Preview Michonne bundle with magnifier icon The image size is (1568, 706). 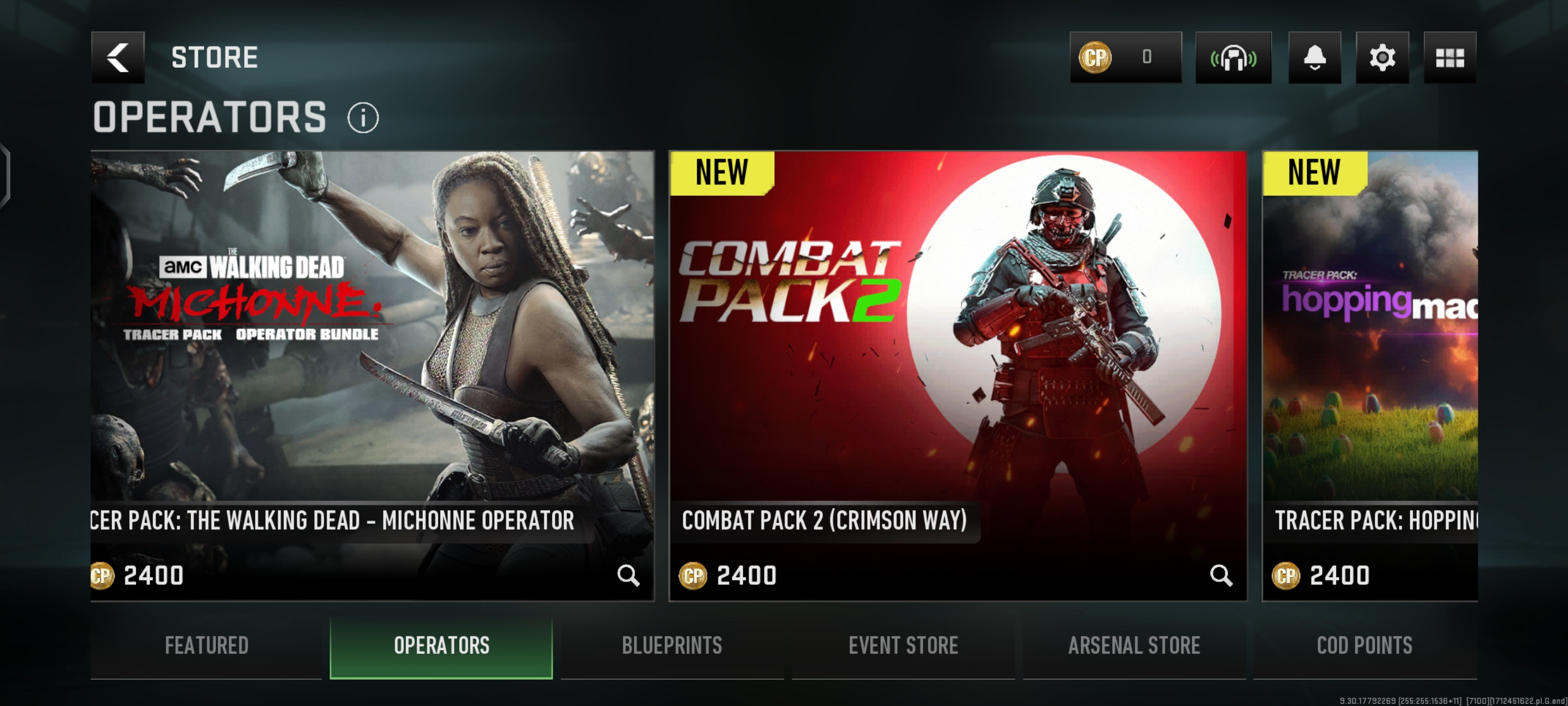coord(628,575)
